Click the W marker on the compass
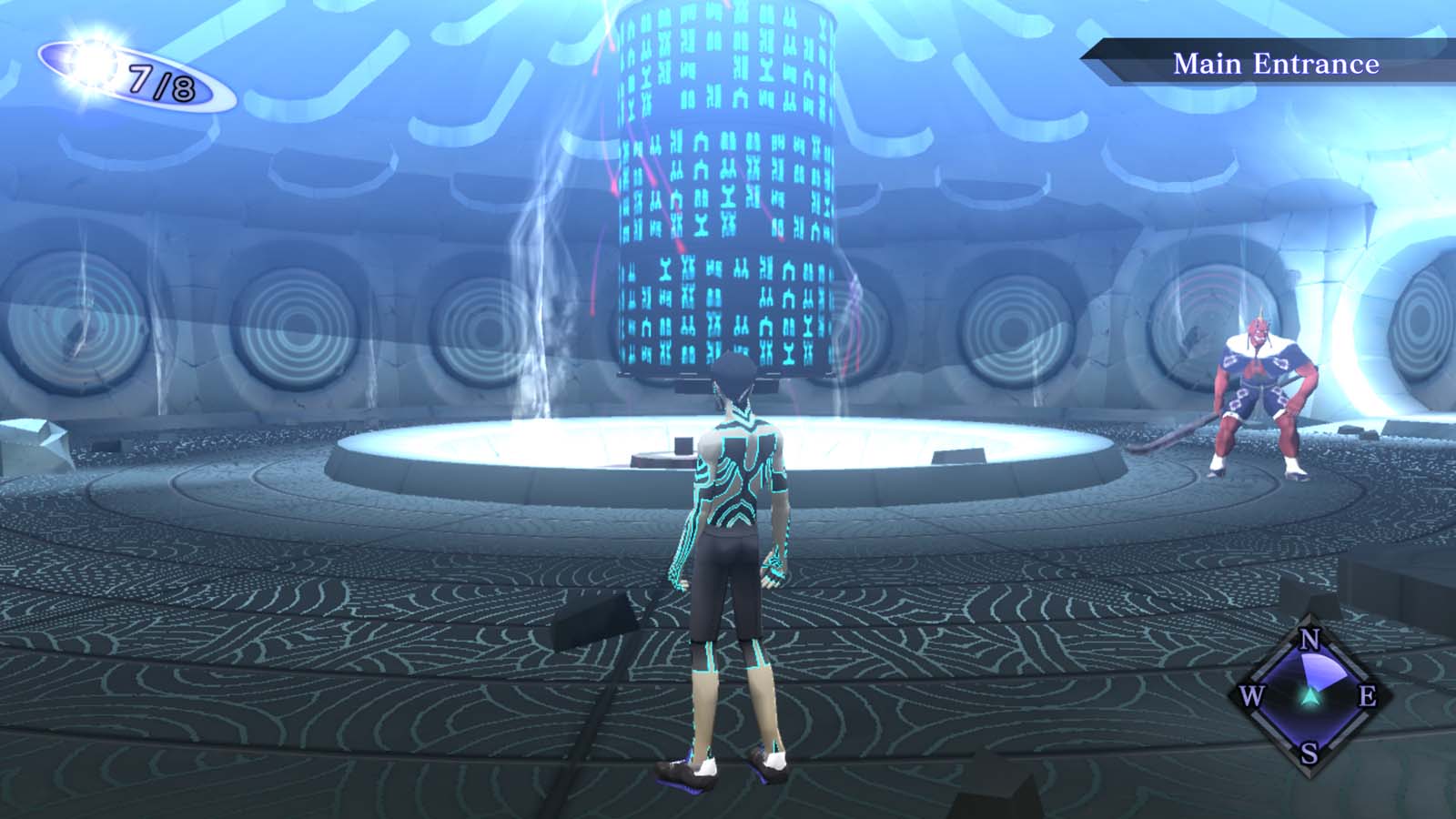Image resolution: width=1456 pixels, height=819 pixels. click(x=1253, y=697)
